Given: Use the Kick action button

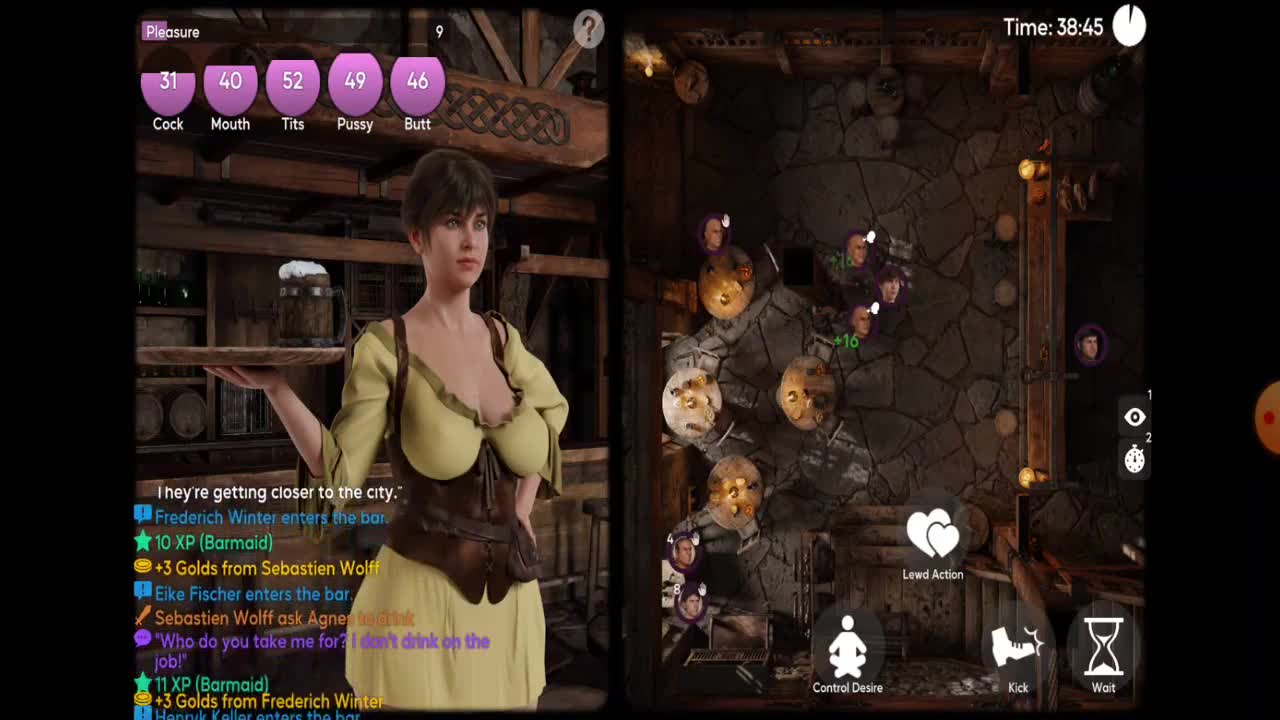Looking at the screenshot, I should click(1017, 652).
